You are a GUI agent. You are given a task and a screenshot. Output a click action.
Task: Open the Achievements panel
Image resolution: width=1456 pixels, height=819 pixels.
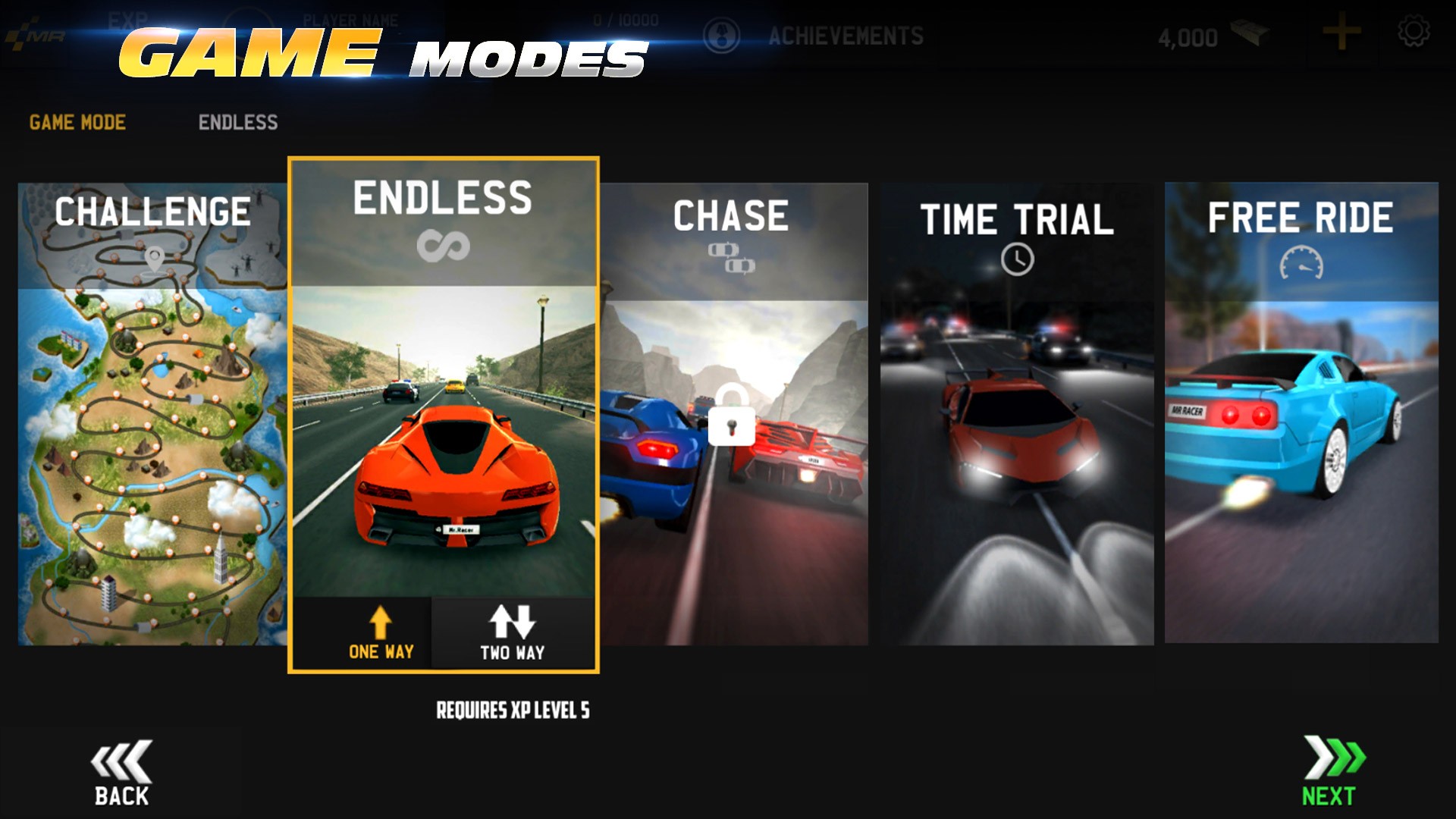point(845,36)
